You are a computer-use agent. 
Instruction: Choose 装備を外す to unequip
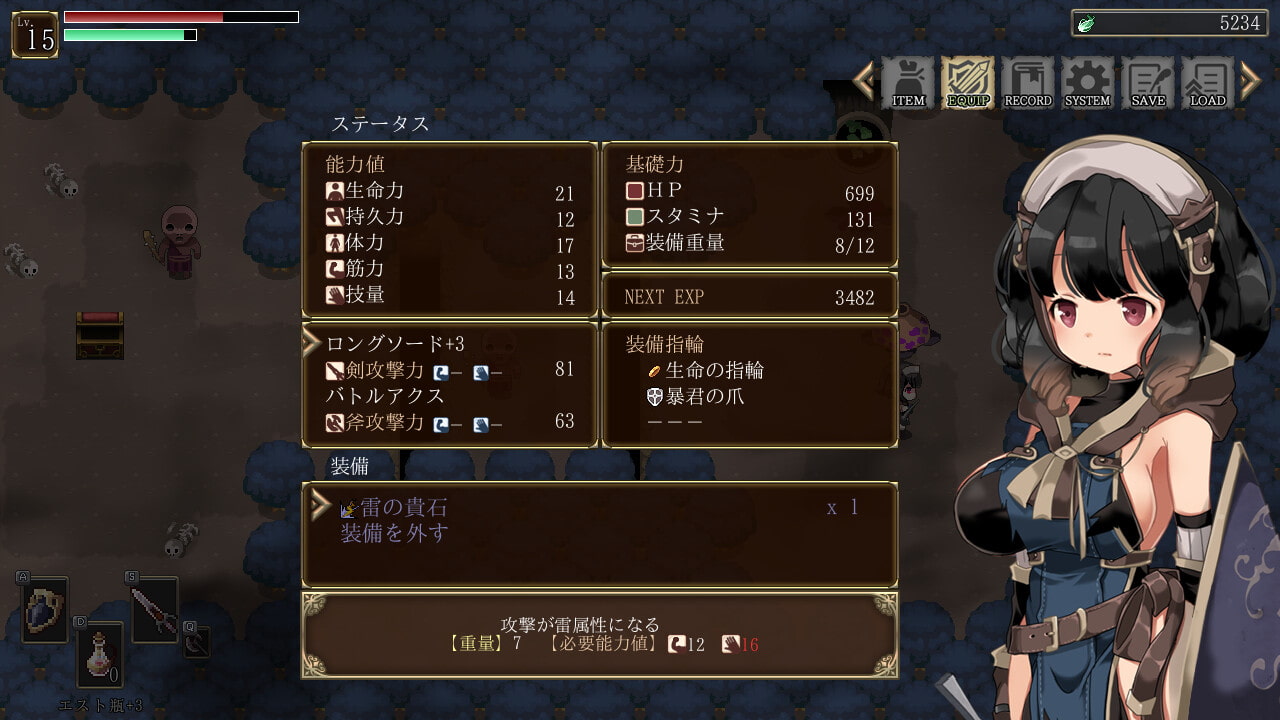394,533
